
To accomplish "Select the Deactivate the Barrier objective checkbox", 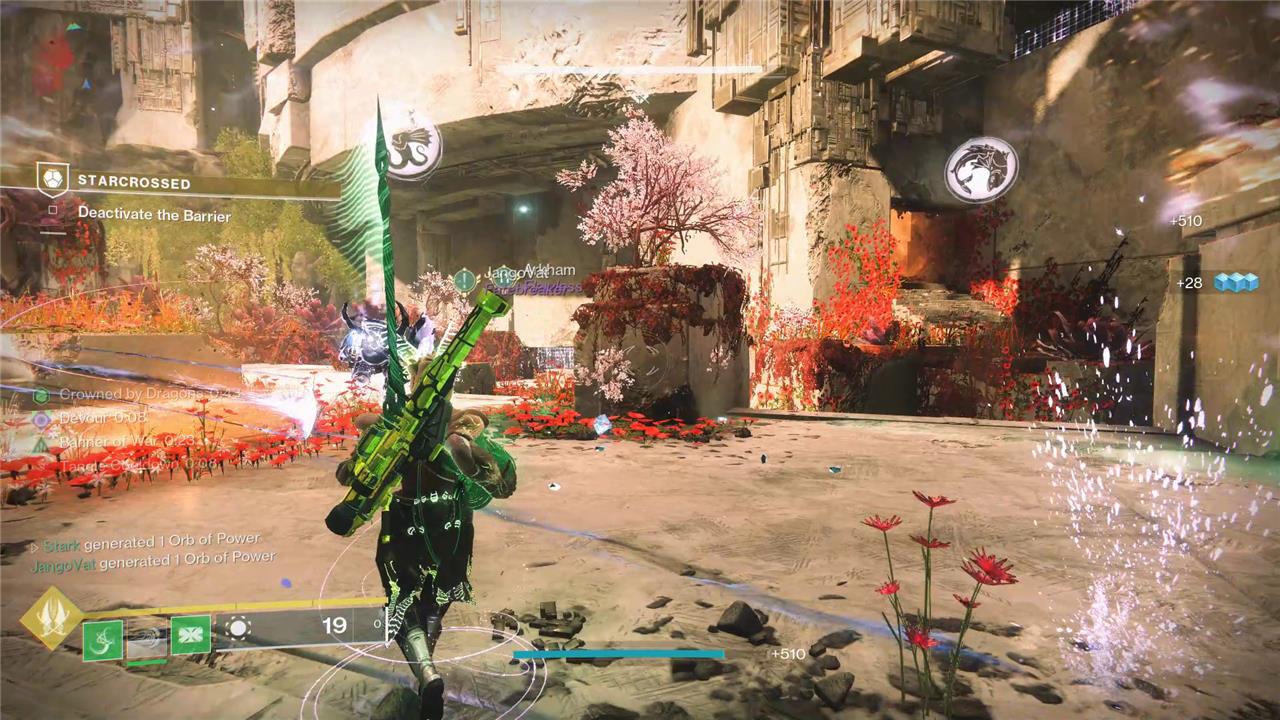I will 53,213.
